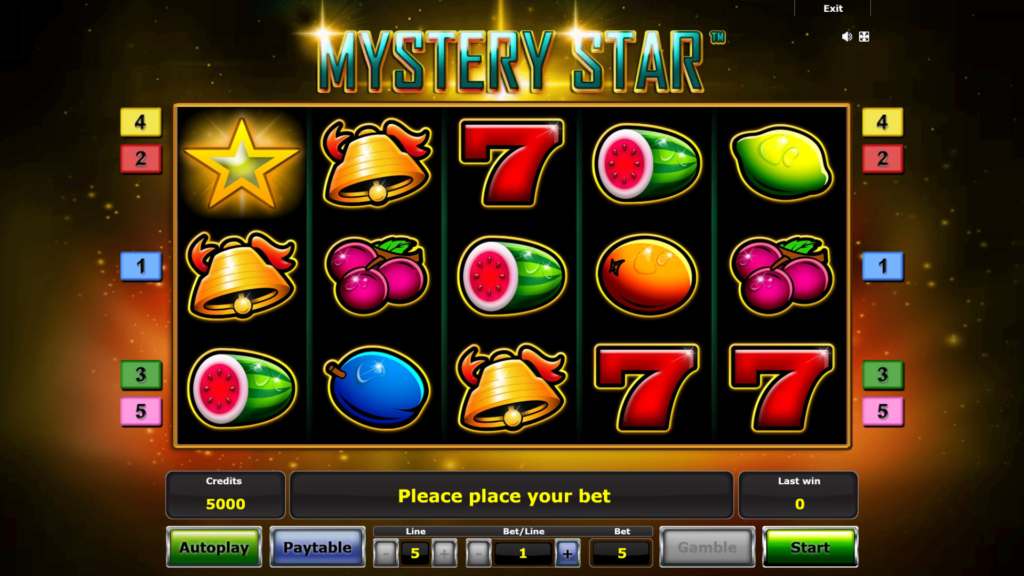Screen dimensions: 1024x576
Task: Toggle the sound speaker icon
Action: coord(847,37)
